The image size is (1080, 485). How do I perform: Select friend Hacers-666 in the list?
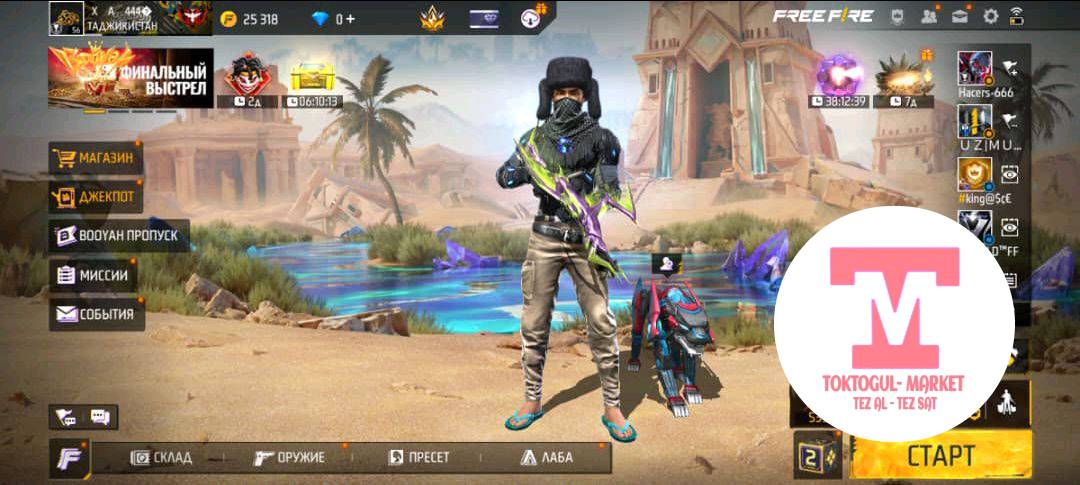(x=975, y=70)
